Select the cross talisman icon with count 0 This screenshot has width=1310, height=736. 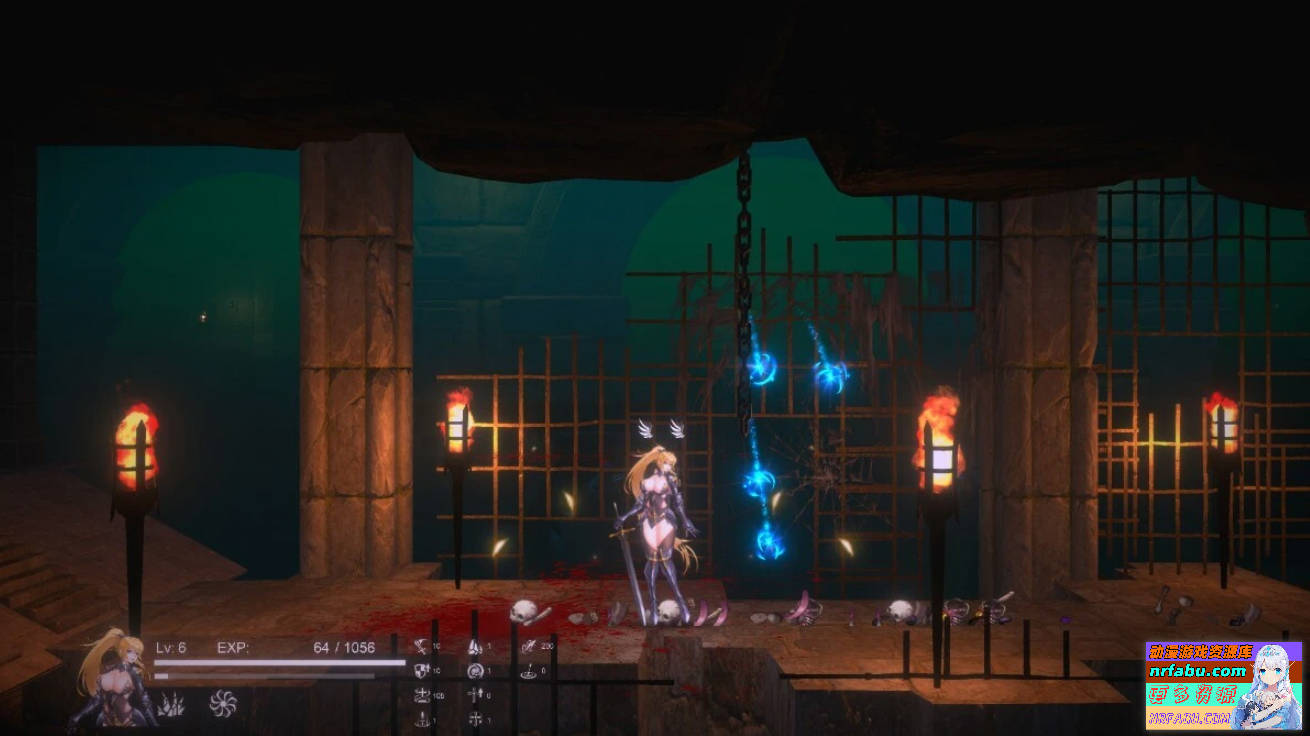(x=476, y=694)
